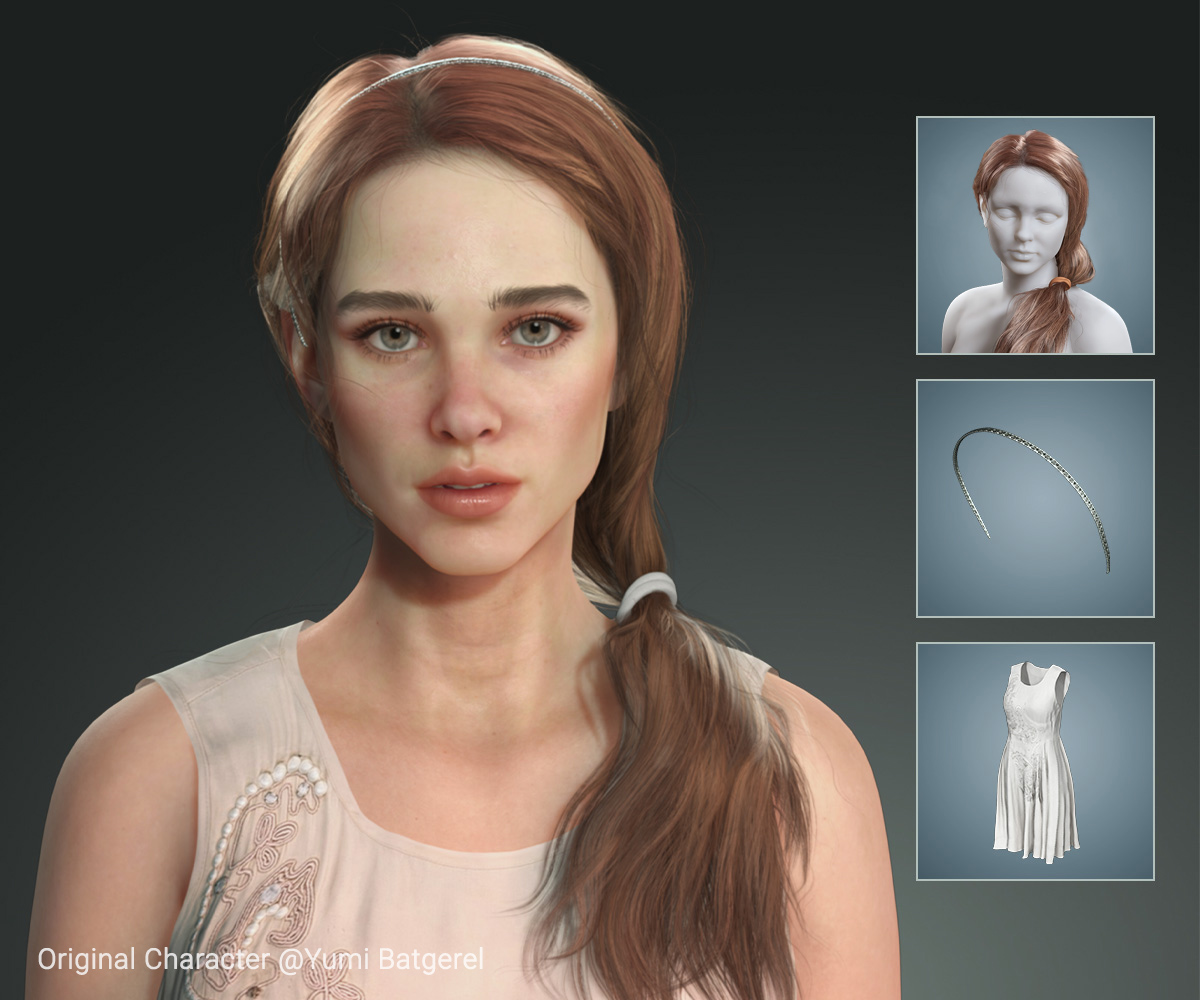Screen dimensions: 1200x1000
Task: Choose the metal headband thumbnail
Action: pyautogui.click(x=1035, y=498)
